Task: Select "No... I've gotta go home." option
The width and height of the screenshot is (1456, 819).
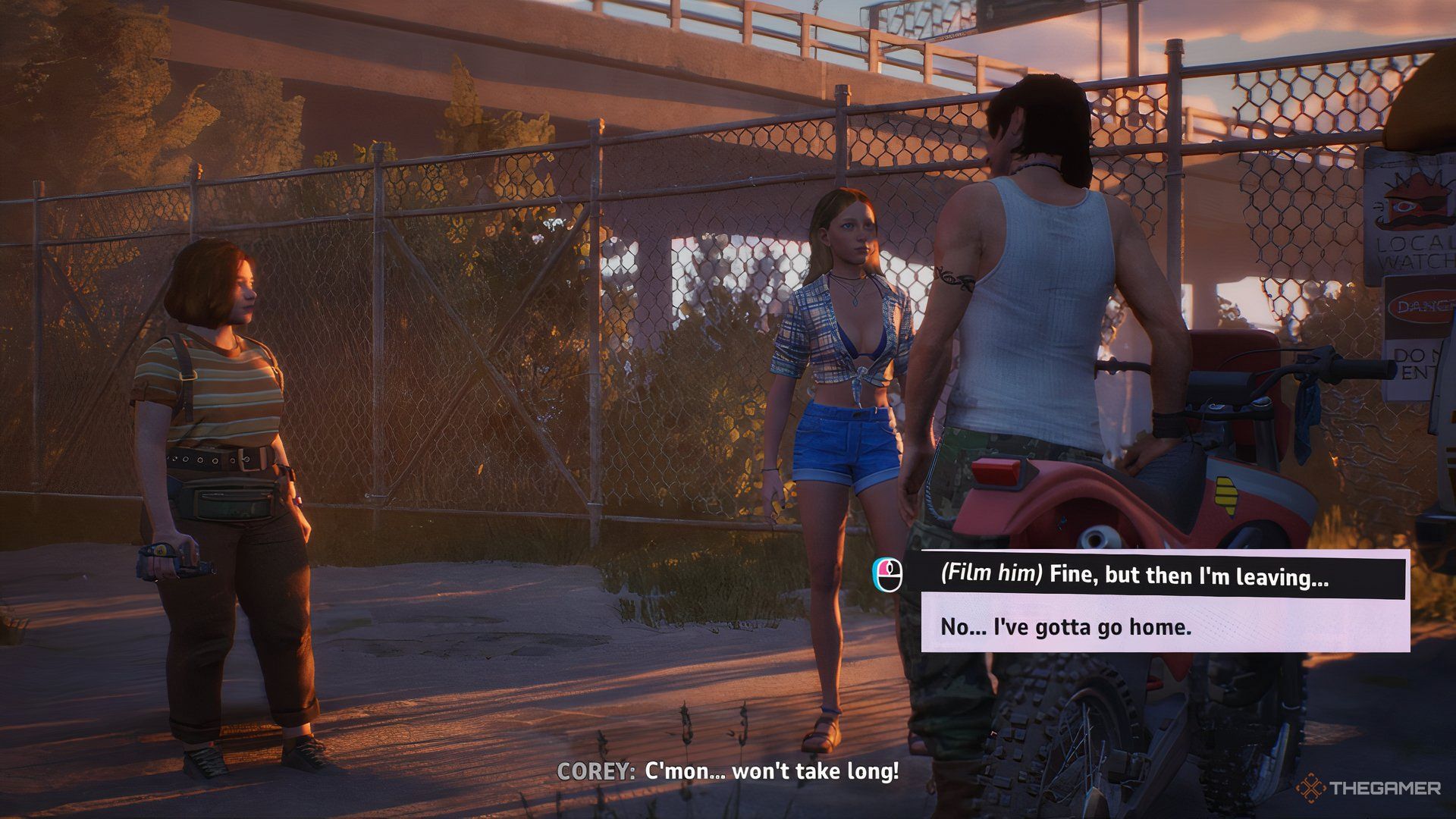Action: tap(1163, 626)
